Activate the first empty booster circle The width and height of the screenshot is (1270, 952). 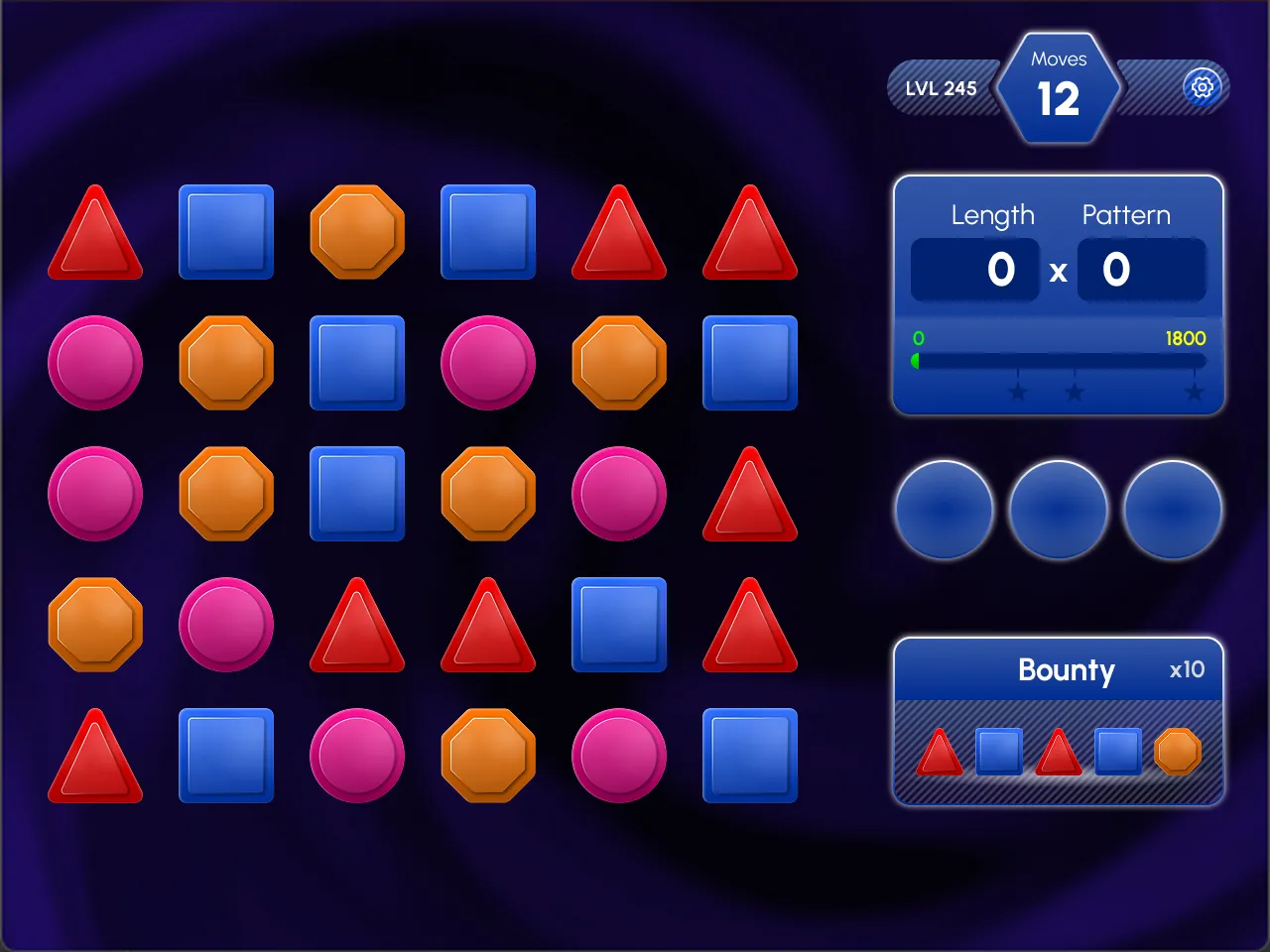point(944,509)
